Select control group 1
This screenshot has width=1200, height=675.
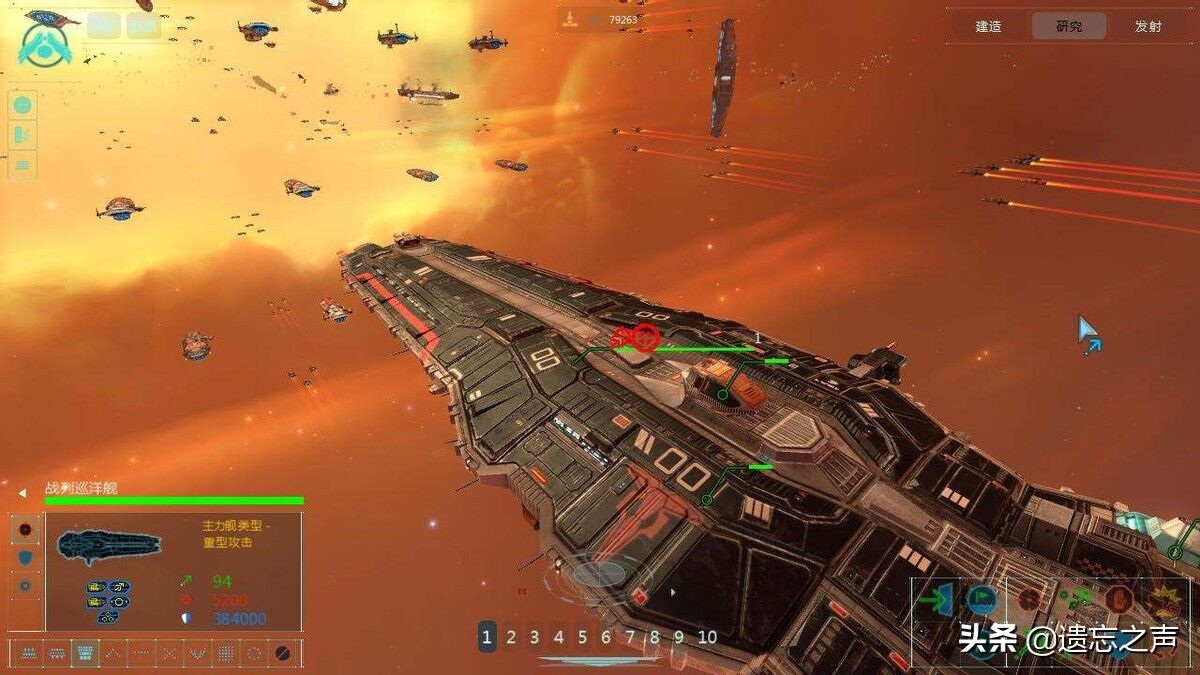(487, 636)
